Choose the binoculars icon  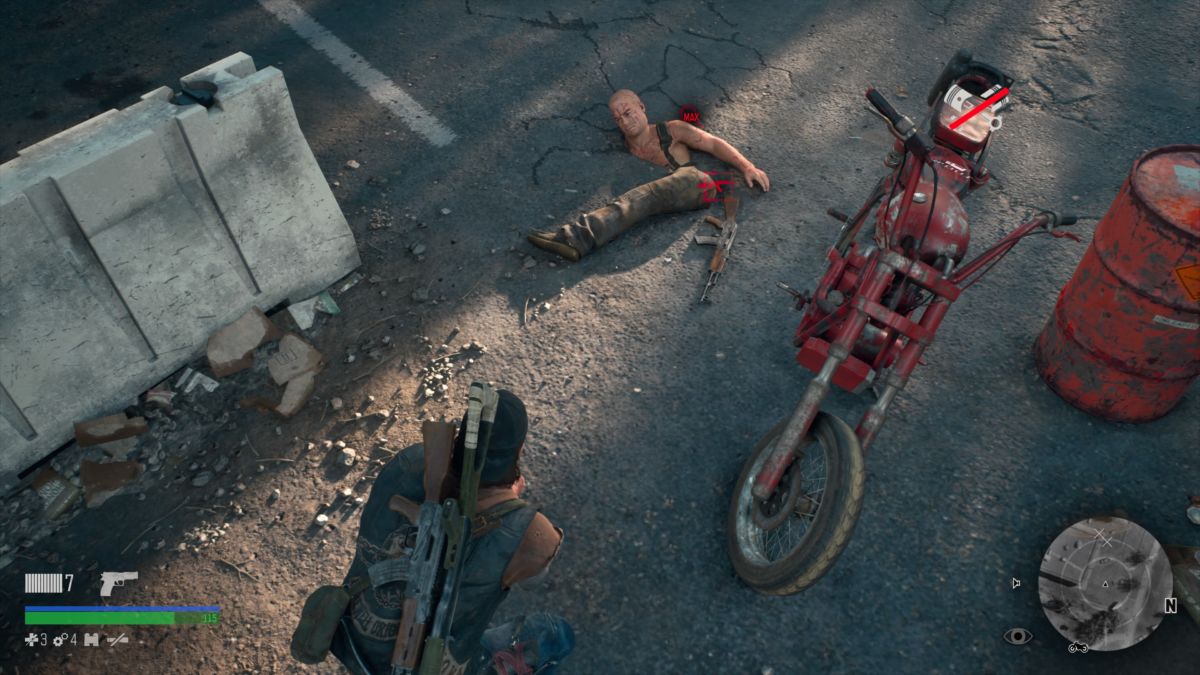tap(91, 639)
